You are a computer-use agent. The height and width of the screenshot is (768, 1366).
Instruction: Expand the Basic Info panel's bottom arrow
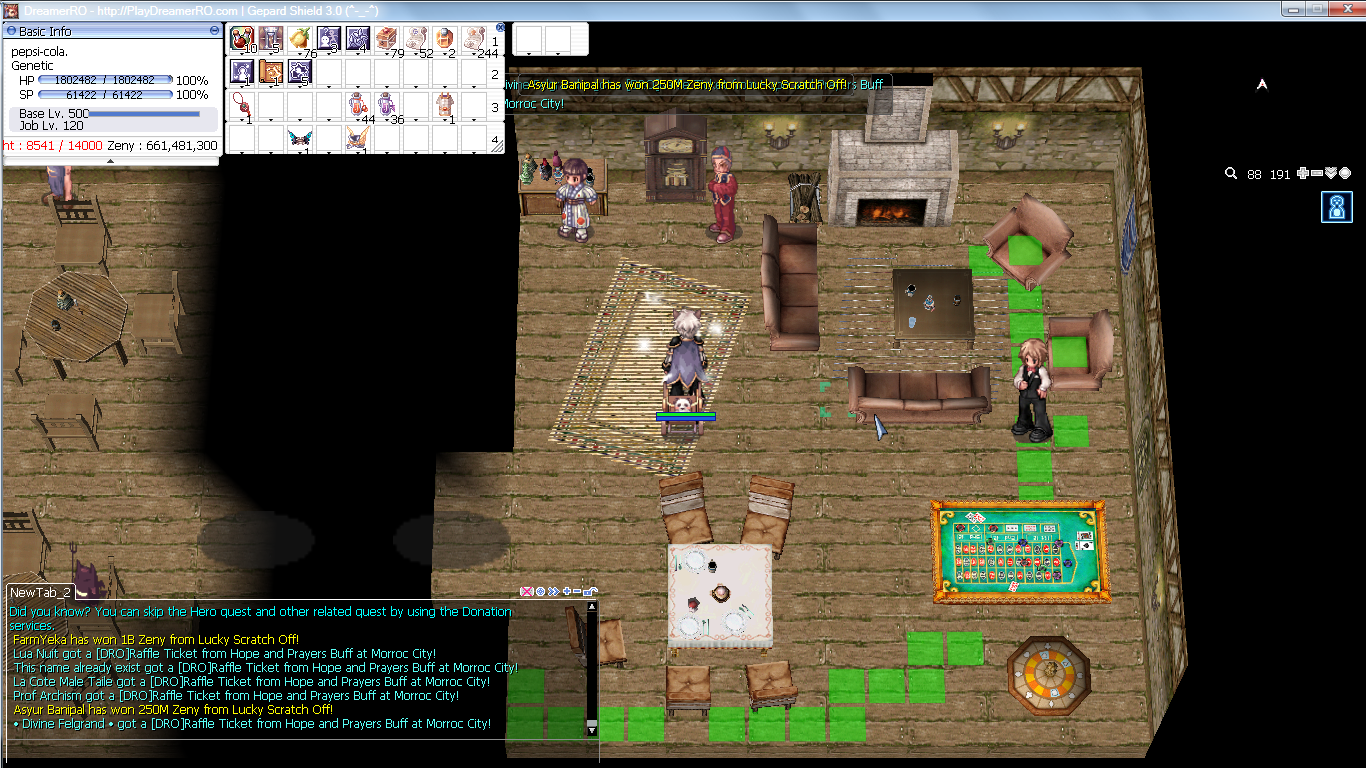pyautogui.click(x=110, y=160)
